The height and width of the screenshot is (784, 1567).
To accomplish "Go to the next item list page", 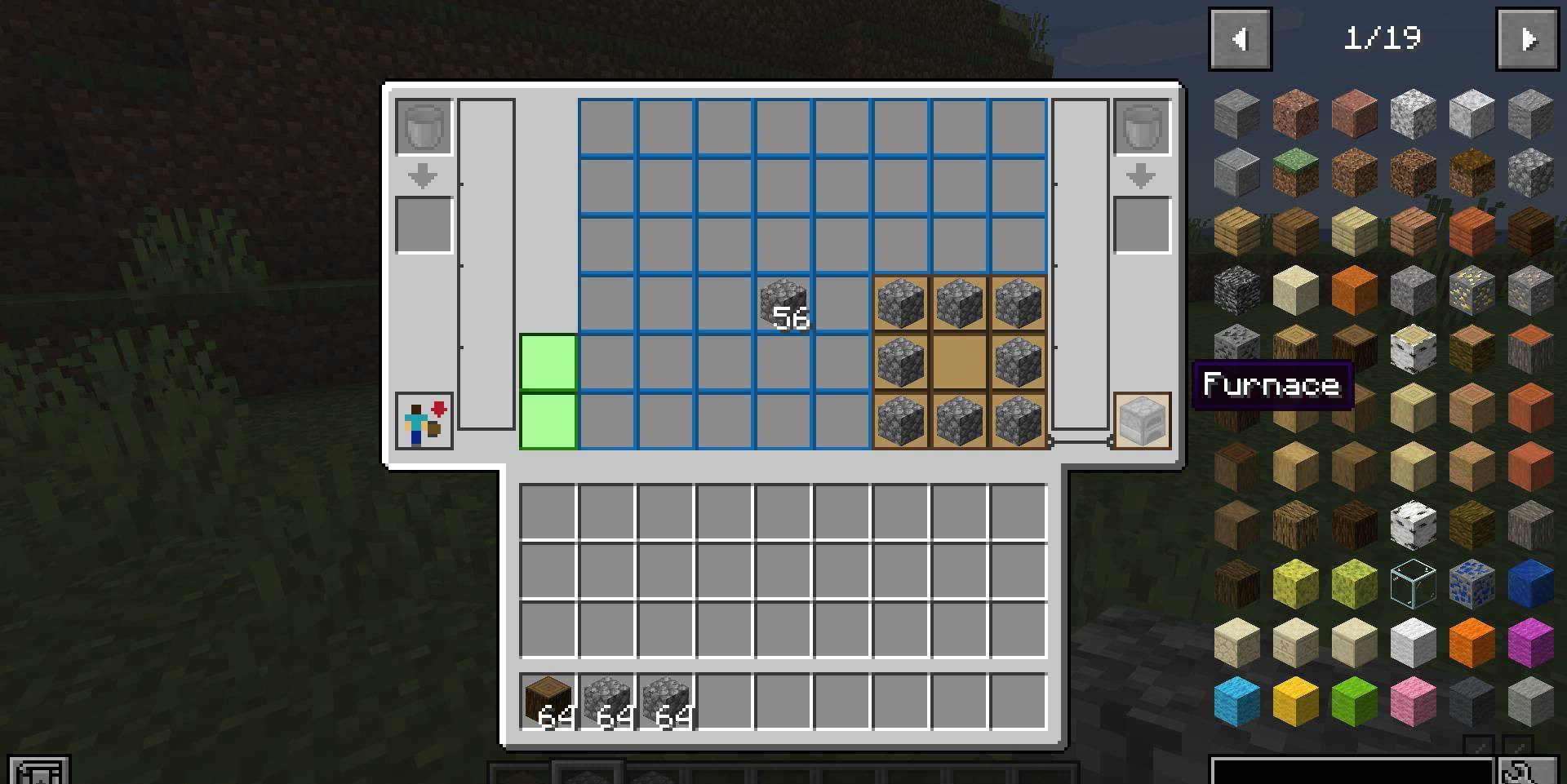I will [1527, 39].
